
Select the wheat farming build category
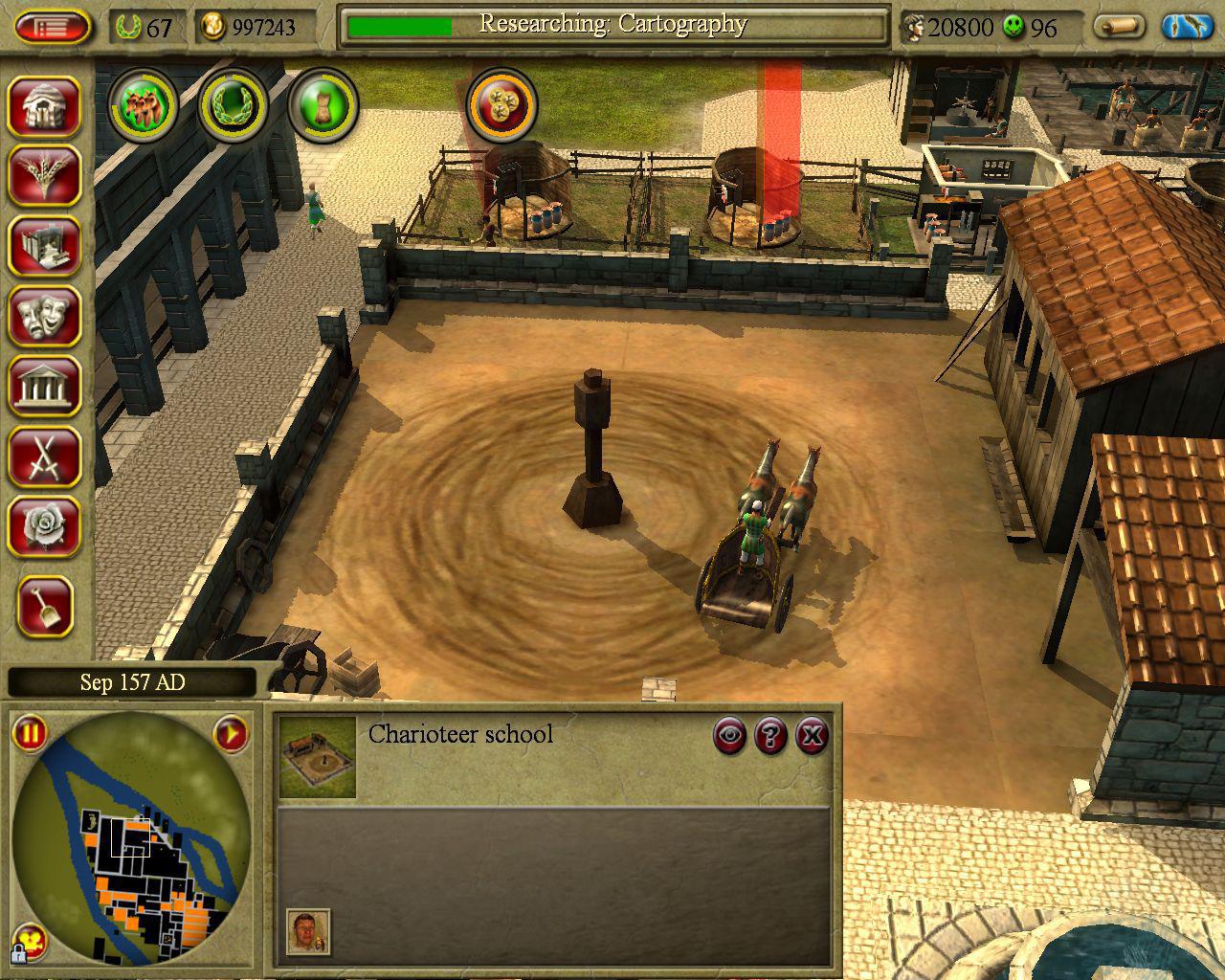click(44, 175)
